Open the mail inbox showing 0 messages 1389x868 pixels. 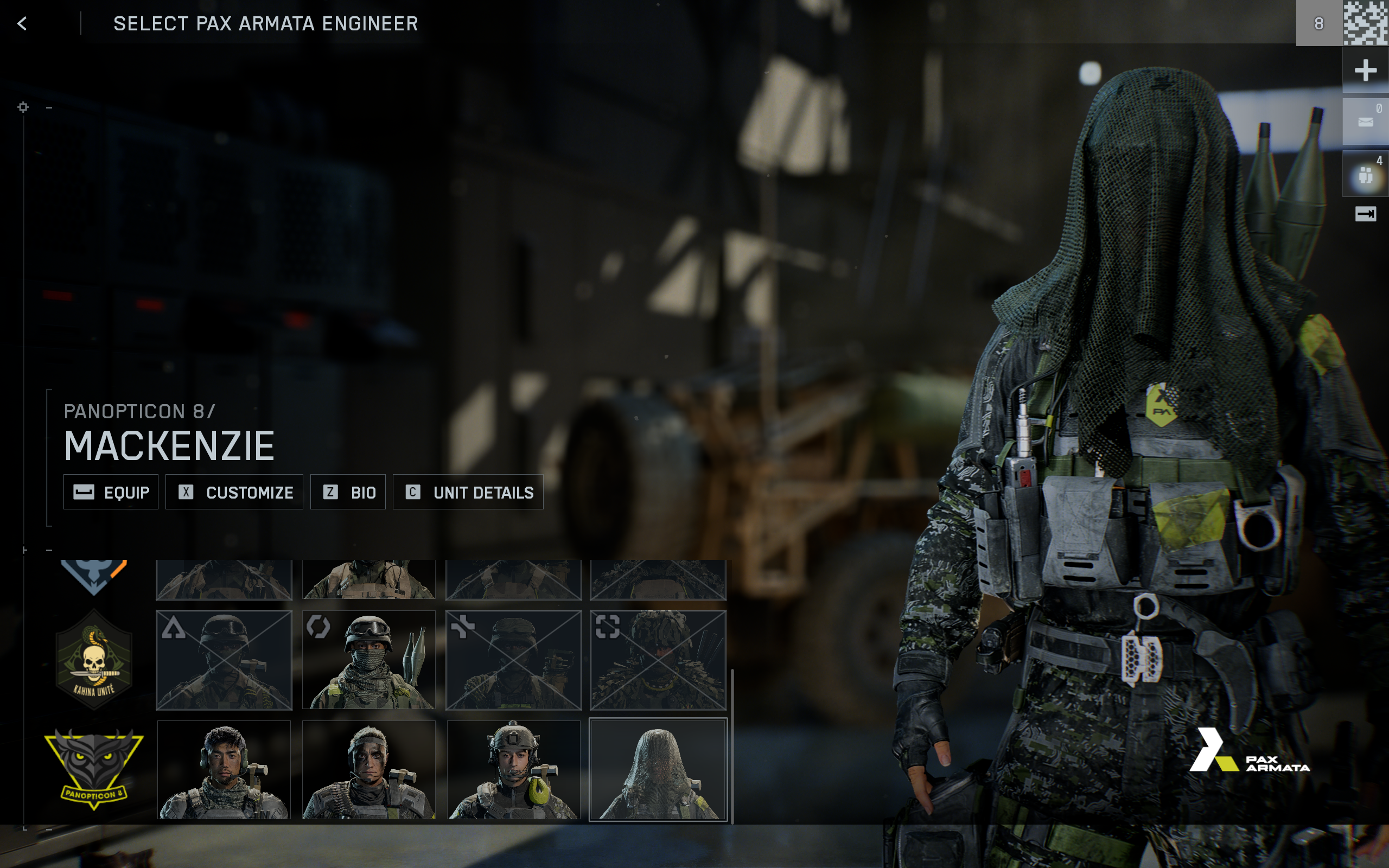coord(1366,120)
